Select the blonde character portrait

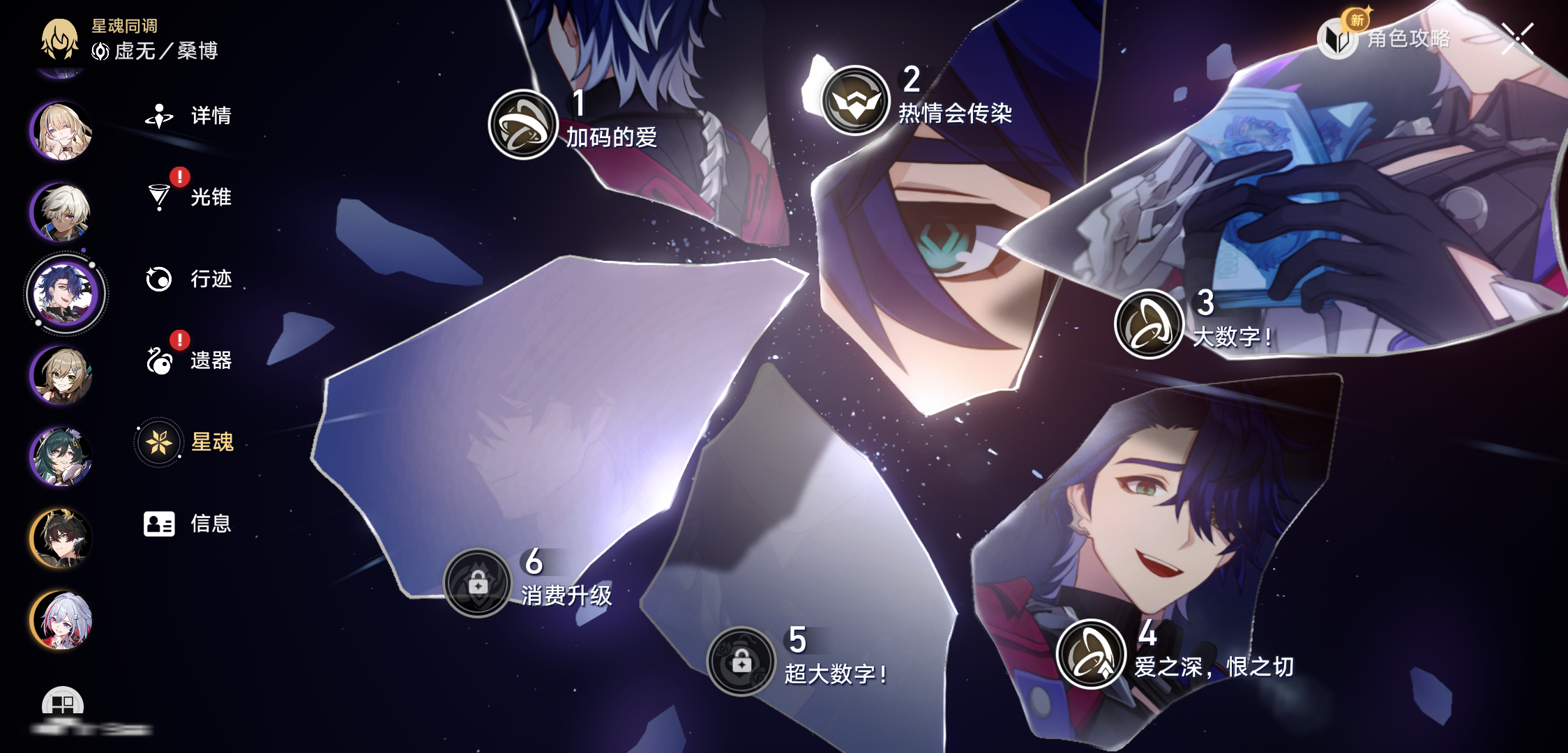[x=61, y=130]
